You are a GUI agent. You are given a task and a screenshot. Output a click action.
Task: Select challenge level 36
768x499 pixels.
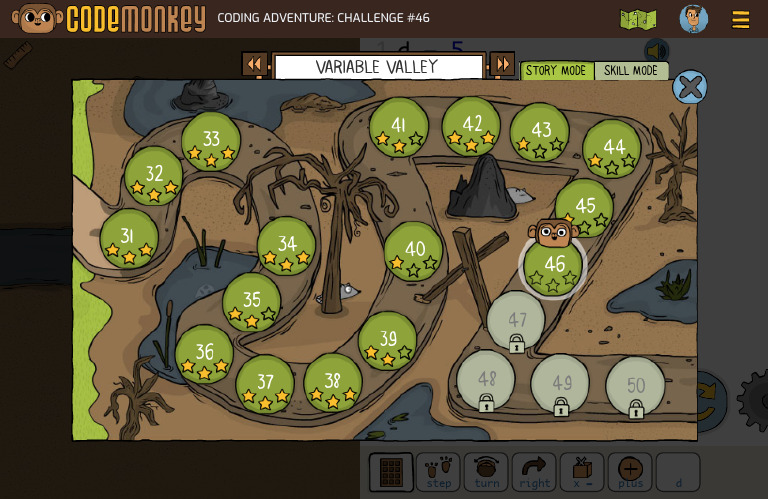(204, 354)
